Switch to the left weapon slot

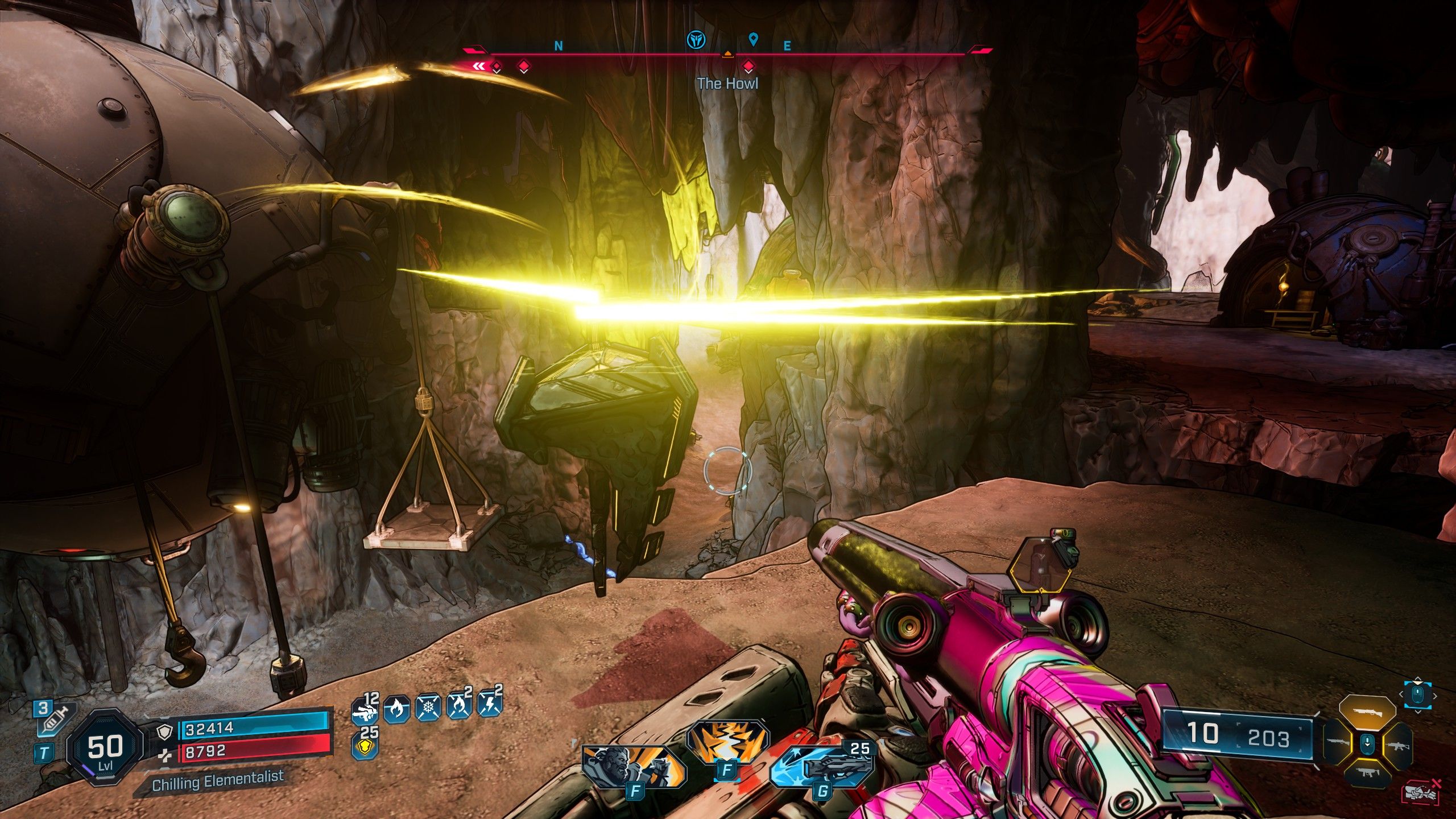1337,743
